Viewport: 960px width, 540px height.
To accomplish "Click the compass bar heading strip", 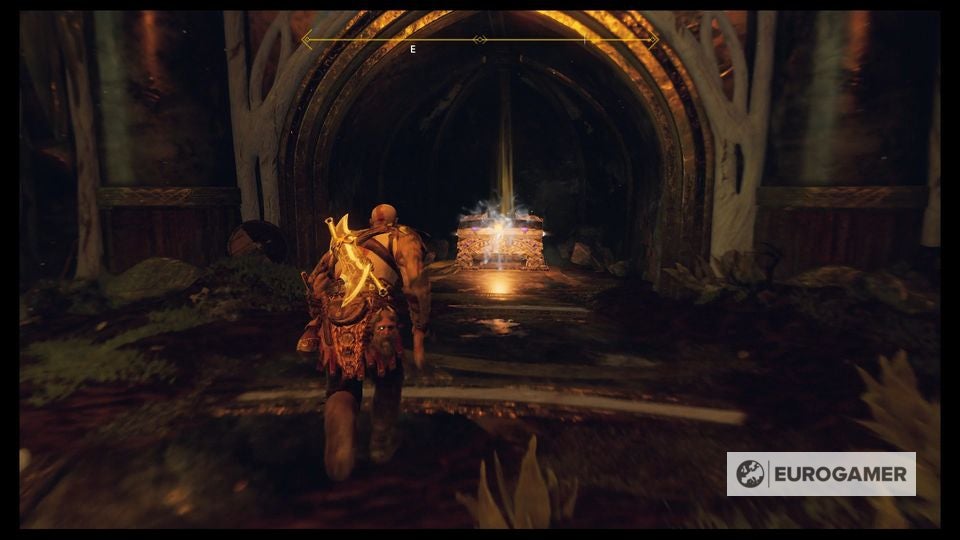I will [480, 40].
